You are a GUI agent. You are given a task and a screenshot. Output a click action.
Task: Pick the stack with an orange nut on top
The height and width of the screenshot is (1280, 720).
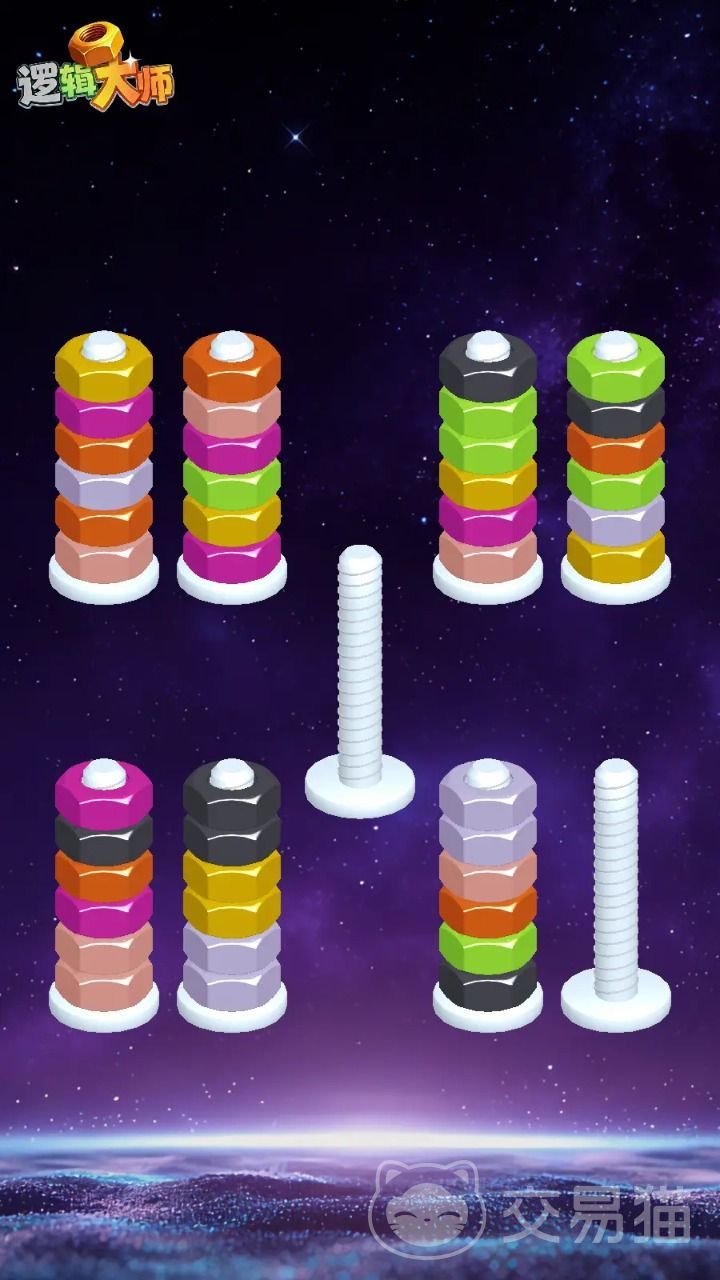[x=232, y=460]
